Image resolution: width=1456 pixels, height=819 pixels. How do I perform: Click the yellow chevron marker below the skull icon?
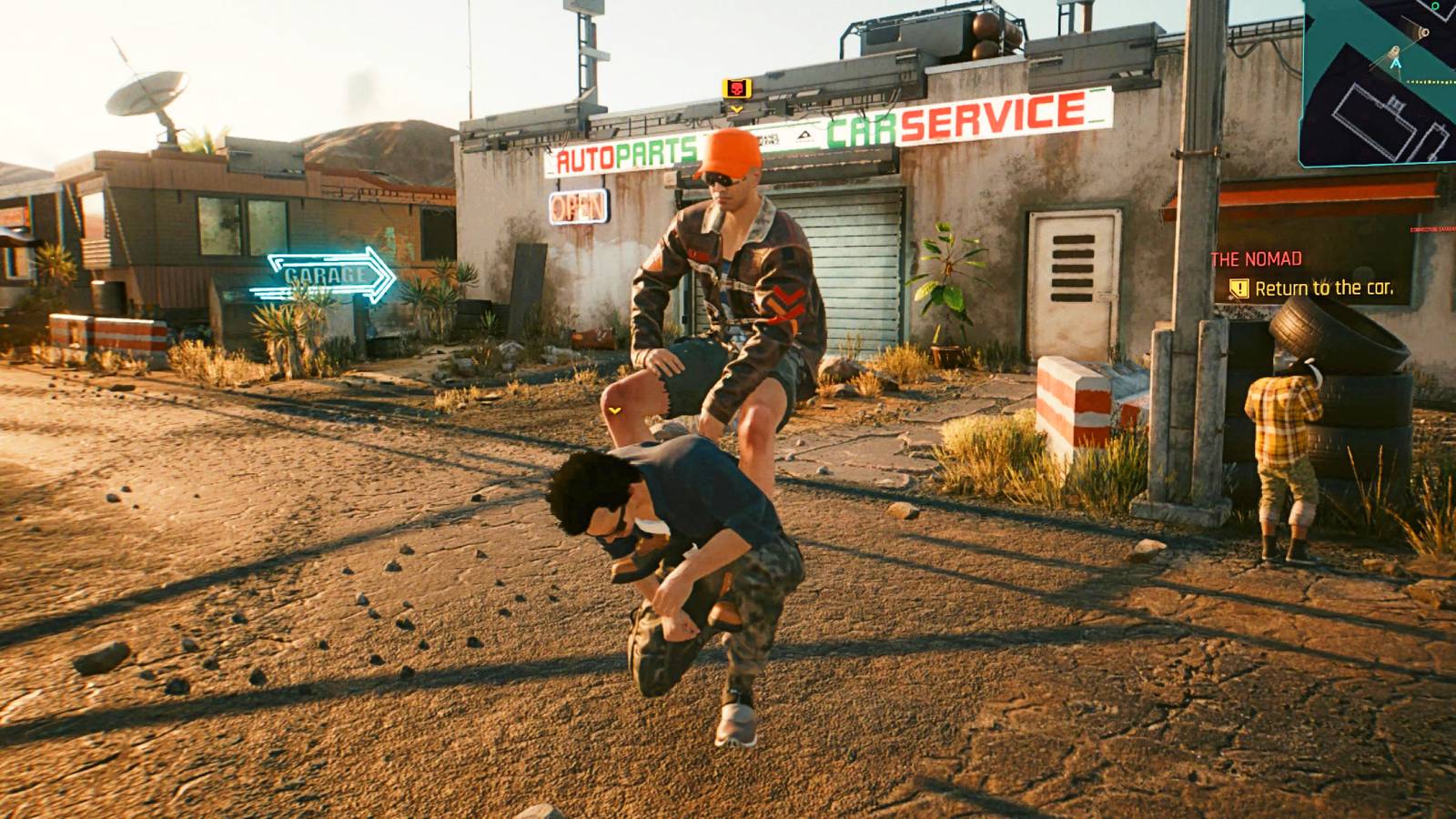pos(737,109)
